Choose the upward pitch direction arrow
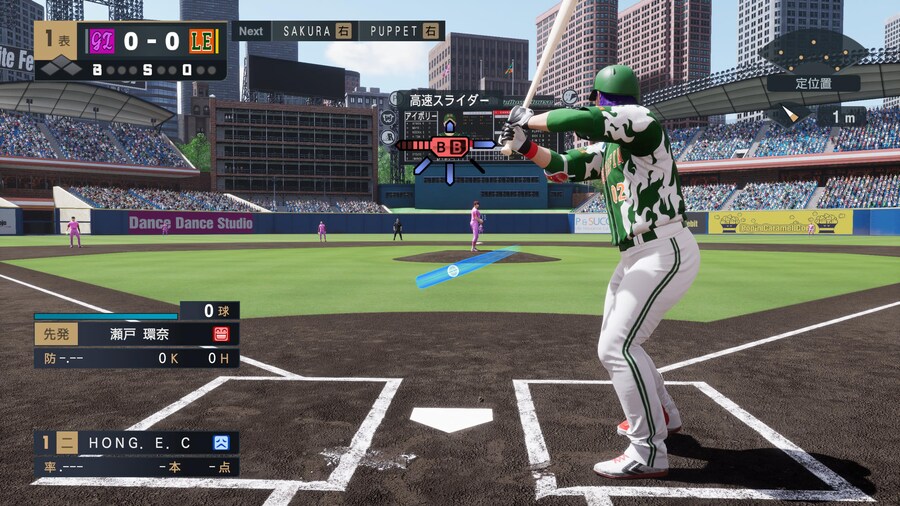This screenshot has width=900, height=506. click(x=449, y=126)
